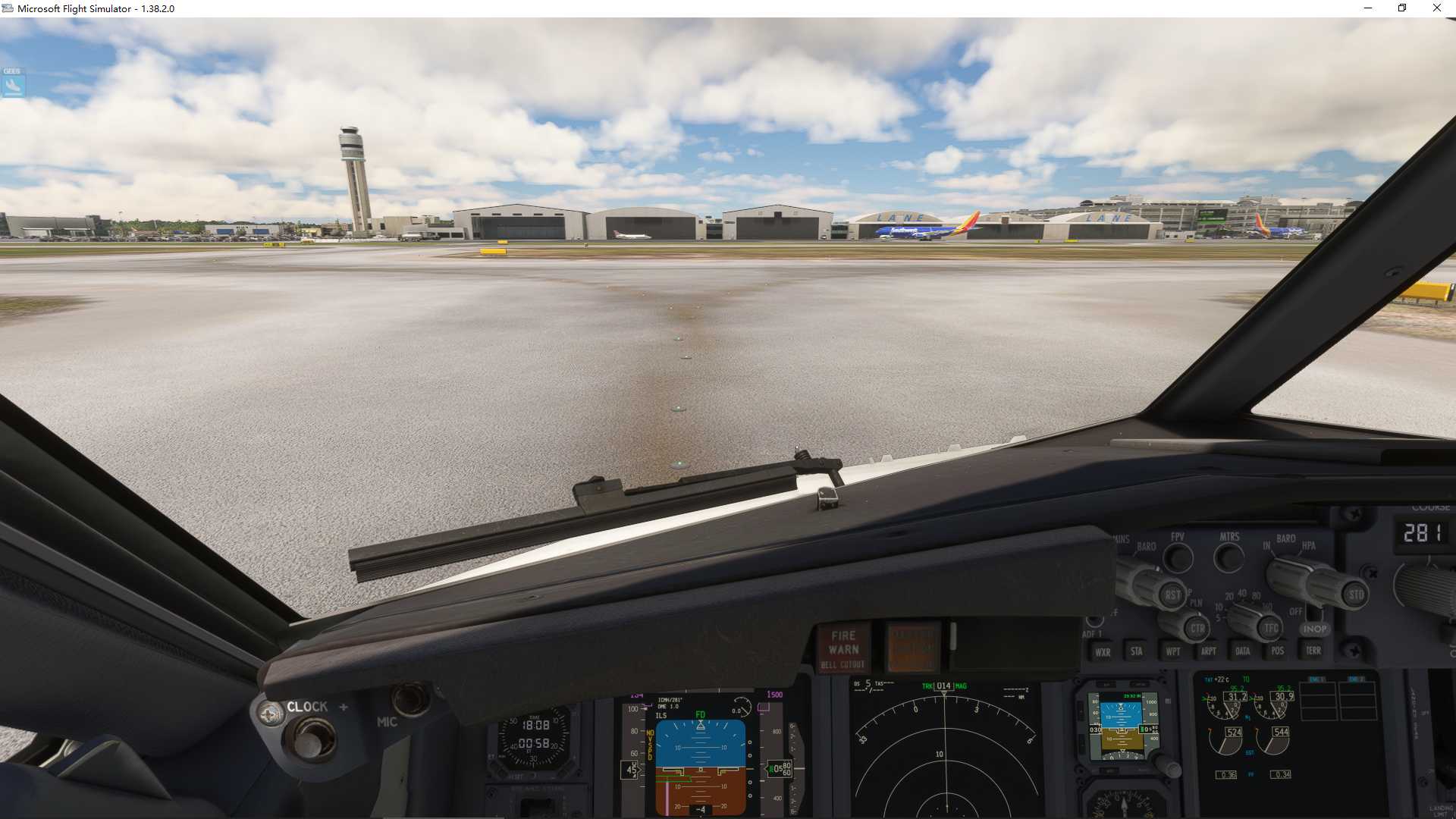Push the CTR map center button

pos(1197,628)
